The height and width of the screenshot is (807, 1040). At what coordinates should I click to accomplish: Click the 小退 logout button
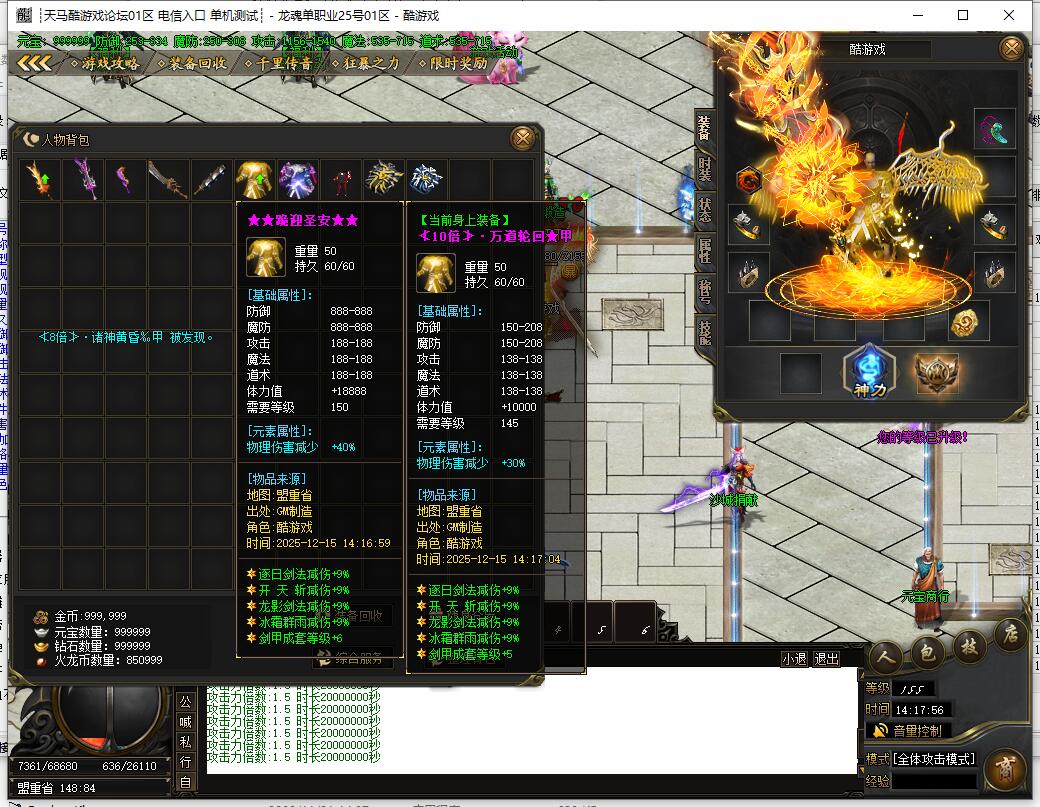(794, 659)
